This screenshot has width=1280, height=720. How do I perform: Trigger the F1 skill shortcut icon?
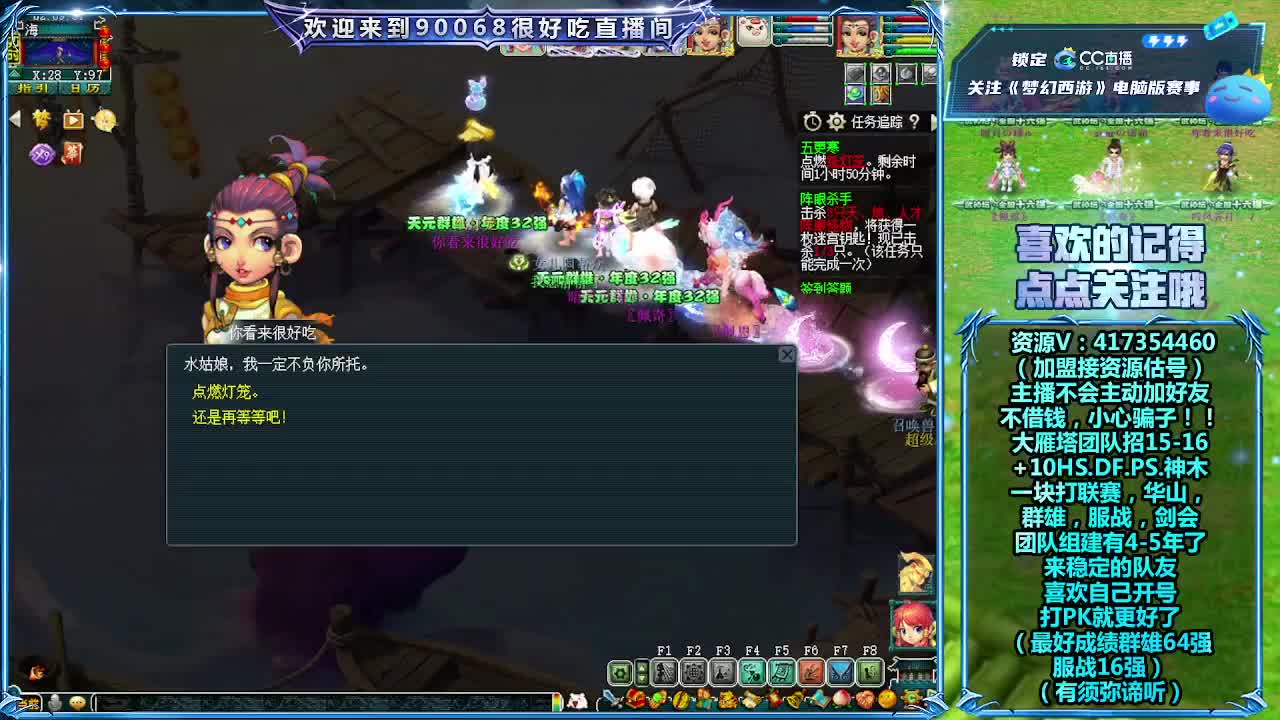click(x=666, y=672)
